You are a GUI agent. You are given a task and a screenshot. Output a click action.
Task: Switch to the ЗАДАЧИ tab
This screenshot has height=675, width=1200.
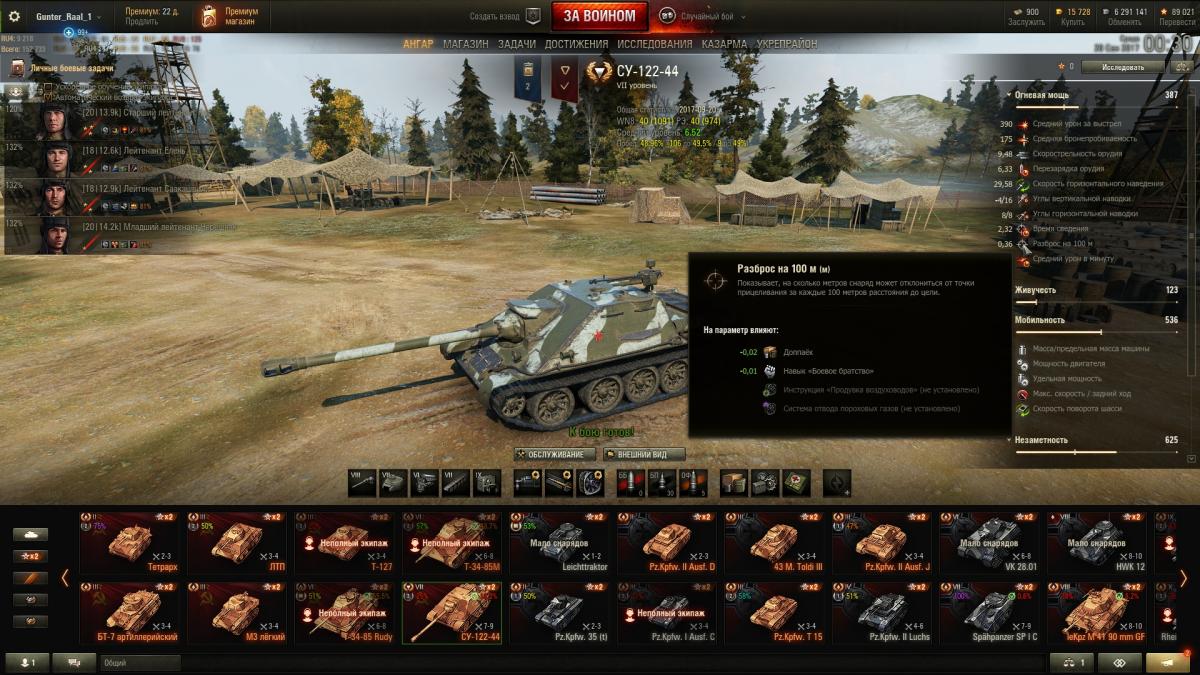click(516, 44)
